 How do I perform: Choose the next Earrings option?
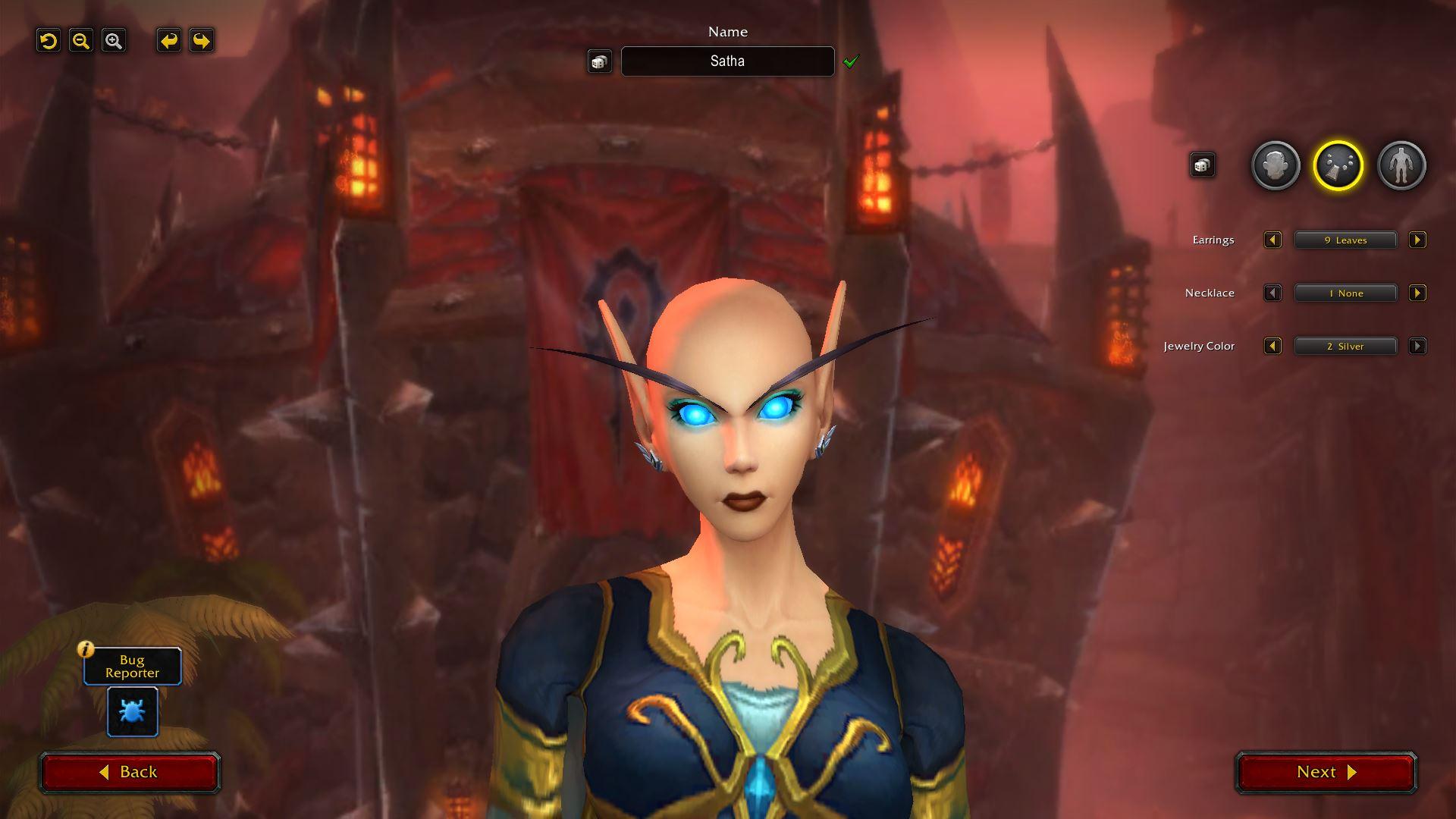1417,240
